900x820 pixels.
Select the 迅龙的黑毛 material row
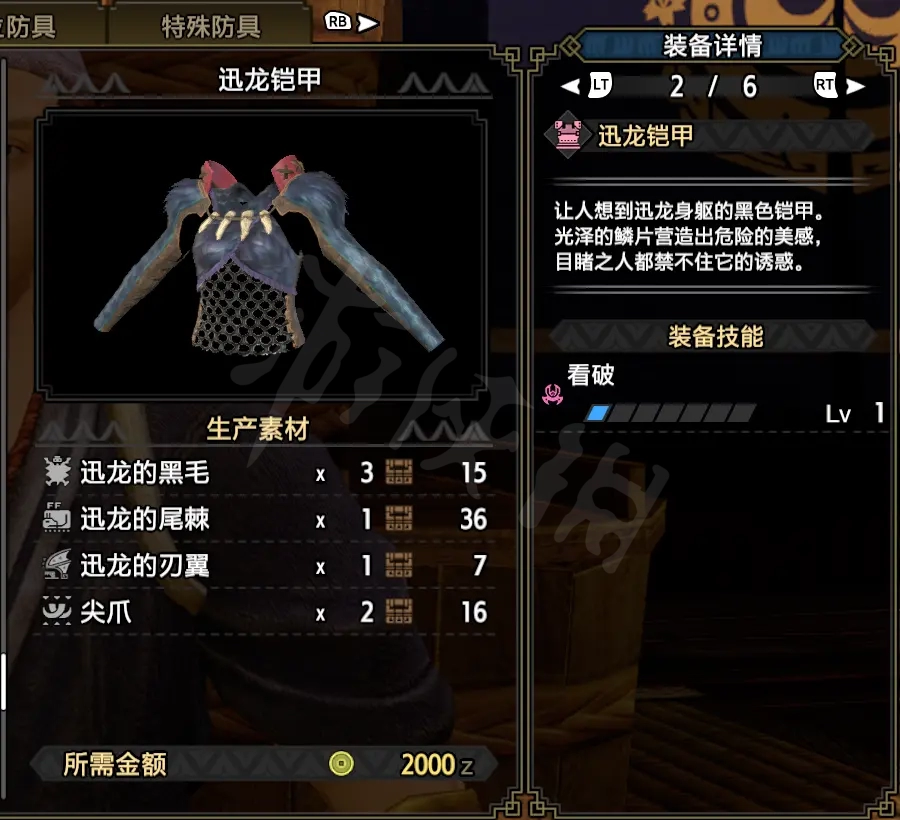coord(266,473)
